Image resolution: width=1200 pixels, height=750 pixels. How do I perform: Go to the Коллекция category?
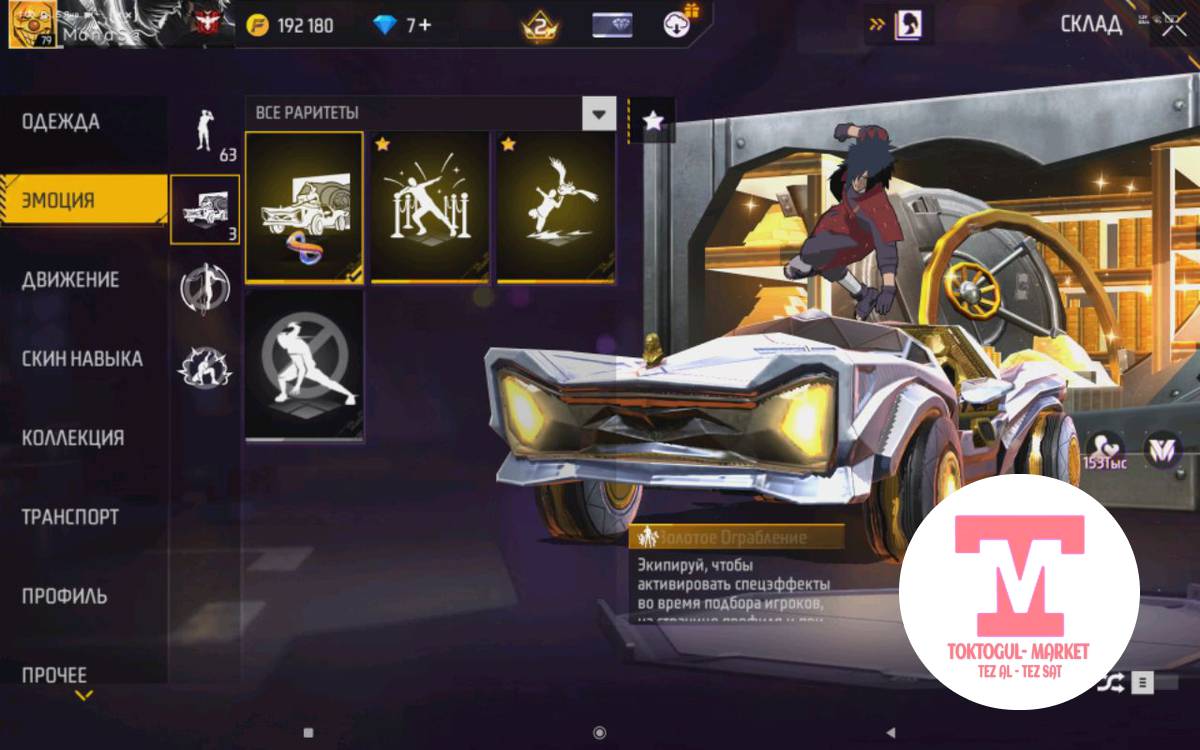pyautogui.click(x=74, y=438)
